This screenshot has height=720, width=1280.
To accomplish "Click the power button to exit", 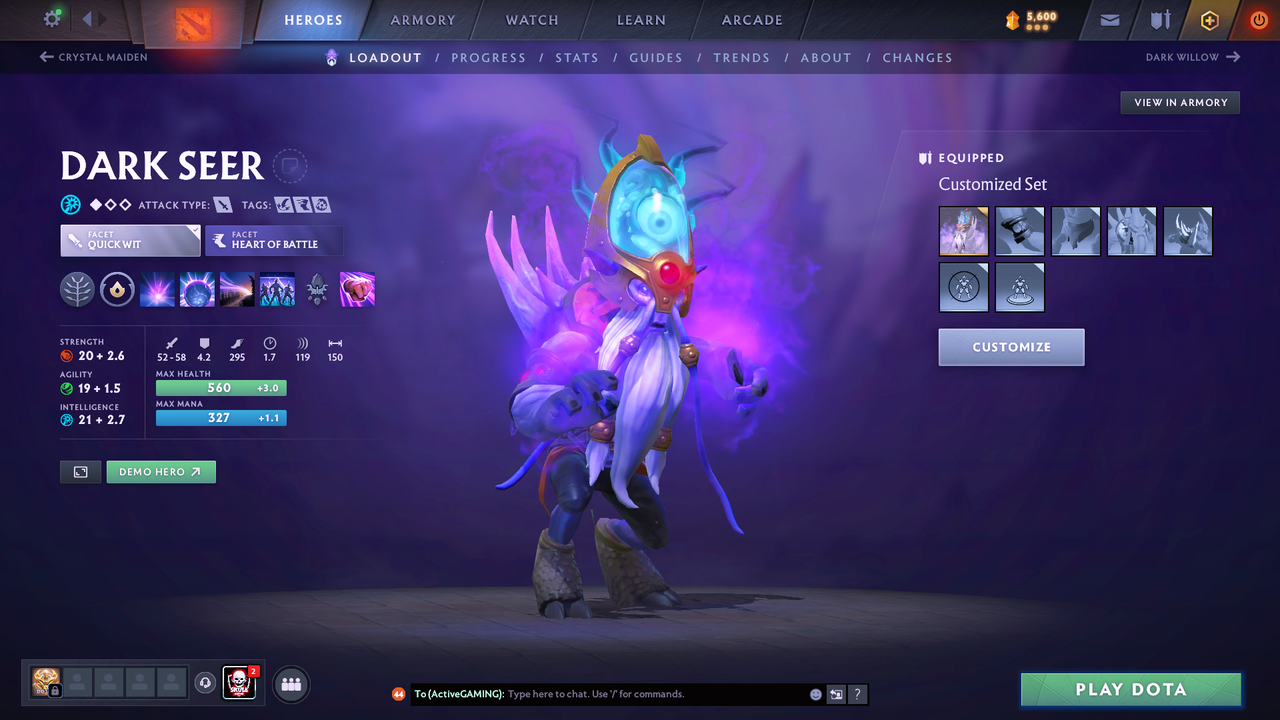I will pos(1258,20).
